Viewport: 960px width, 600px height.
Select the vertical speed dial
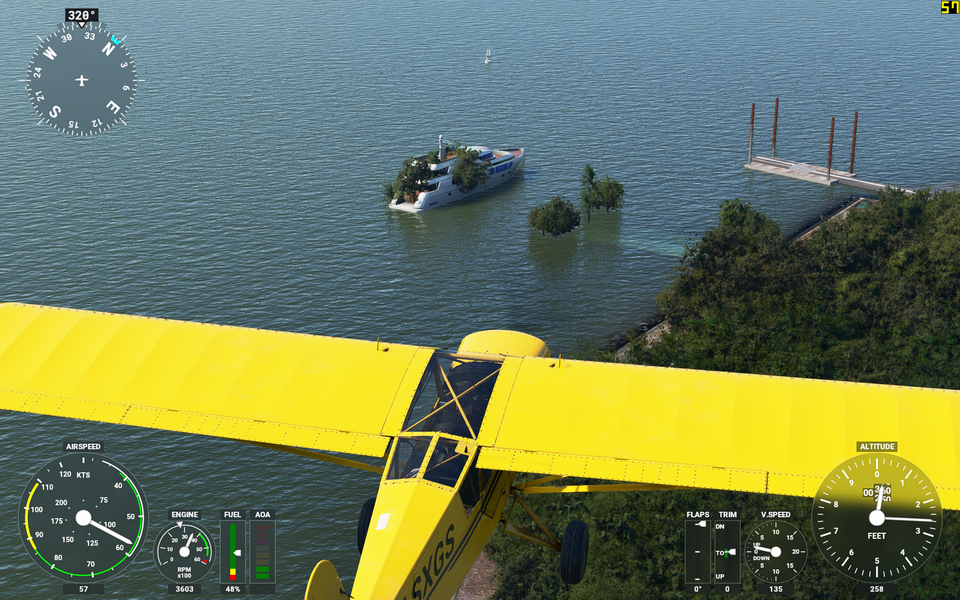775,551
